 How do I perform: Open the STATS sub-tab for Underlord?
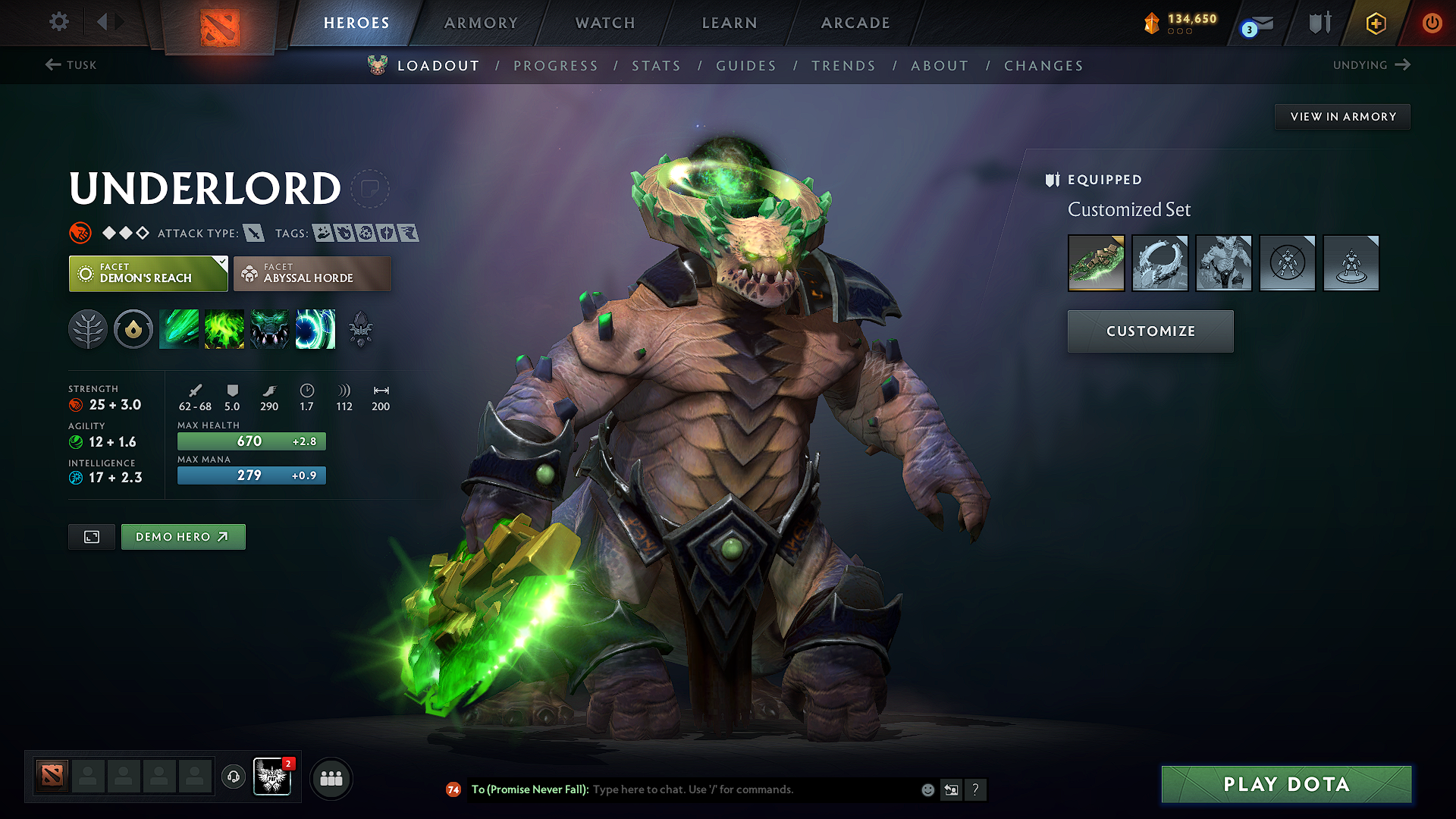pyautogui.click(x=657, y=65)
